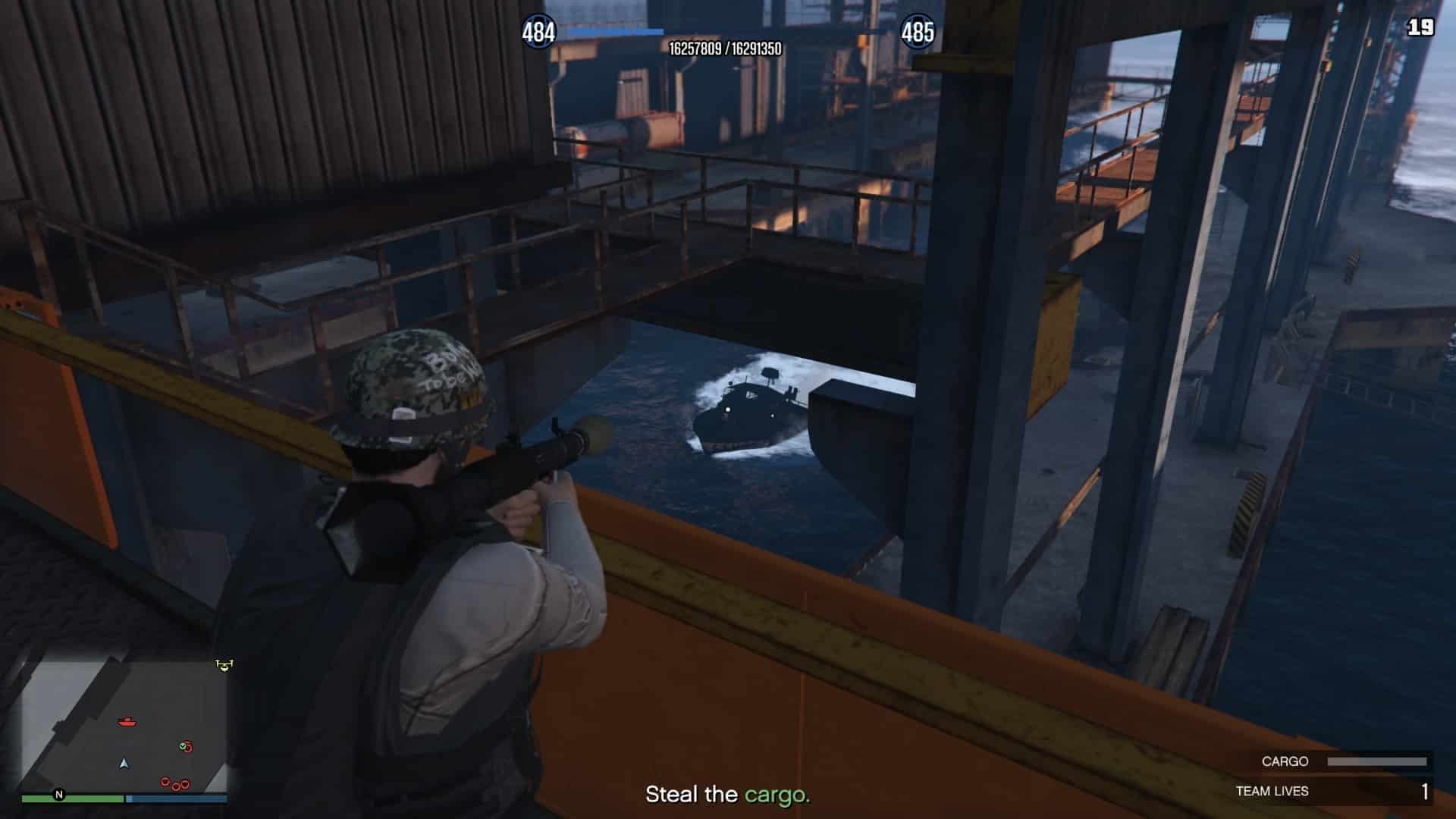Click the green cargo blip on minimap

click(x=184, y=747)
